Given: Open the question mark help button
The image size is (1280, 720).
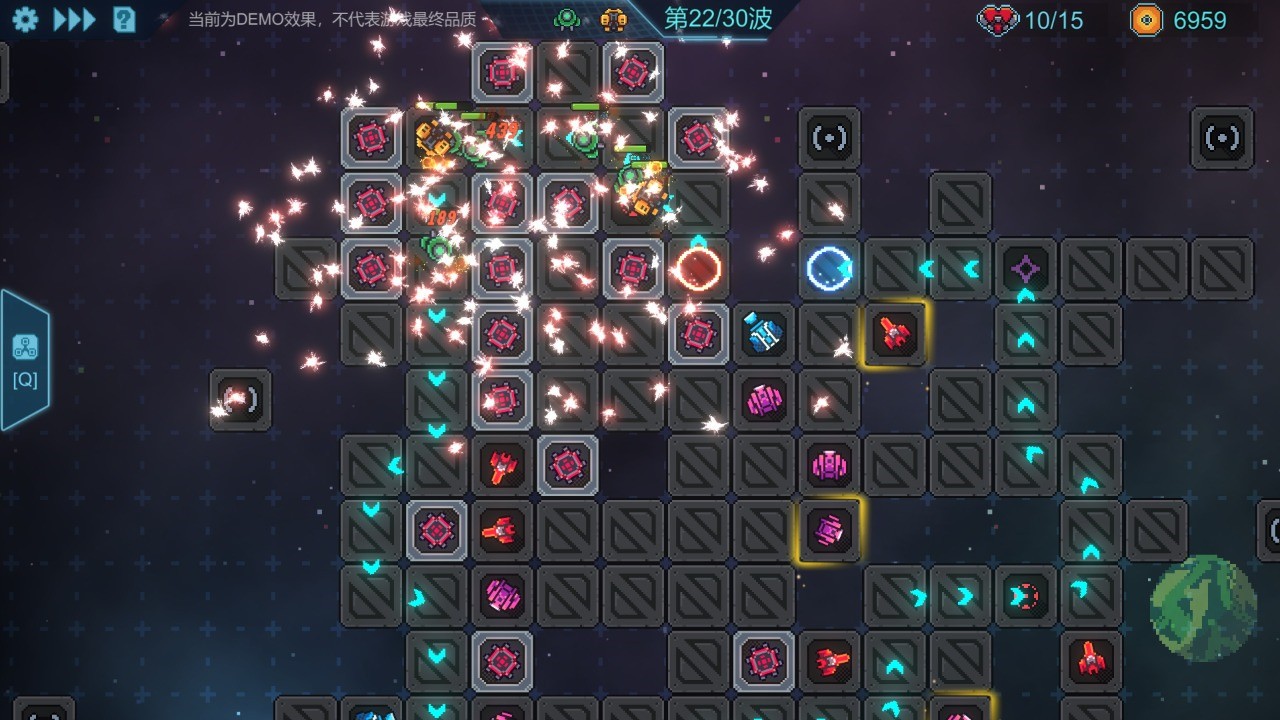Looking at the screenshot, I should tap(124, 19).
